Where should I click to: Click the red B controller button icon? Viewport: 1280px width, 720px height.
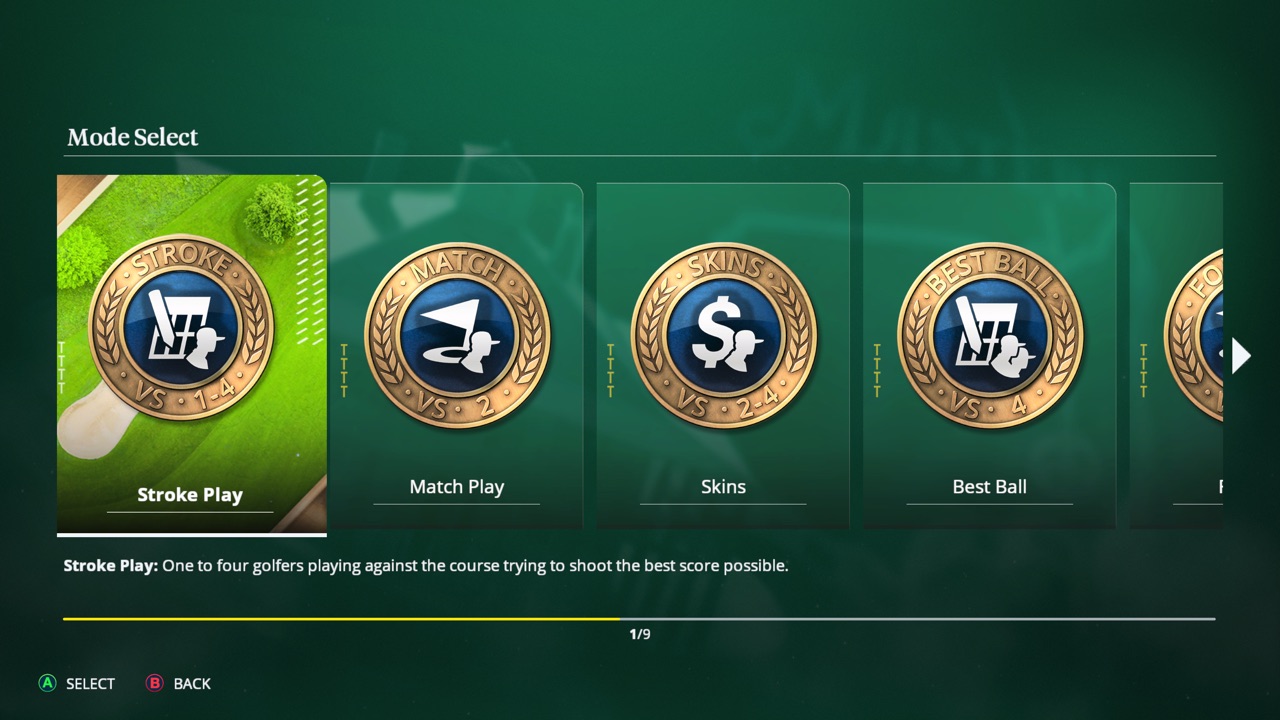click(155, 684)
